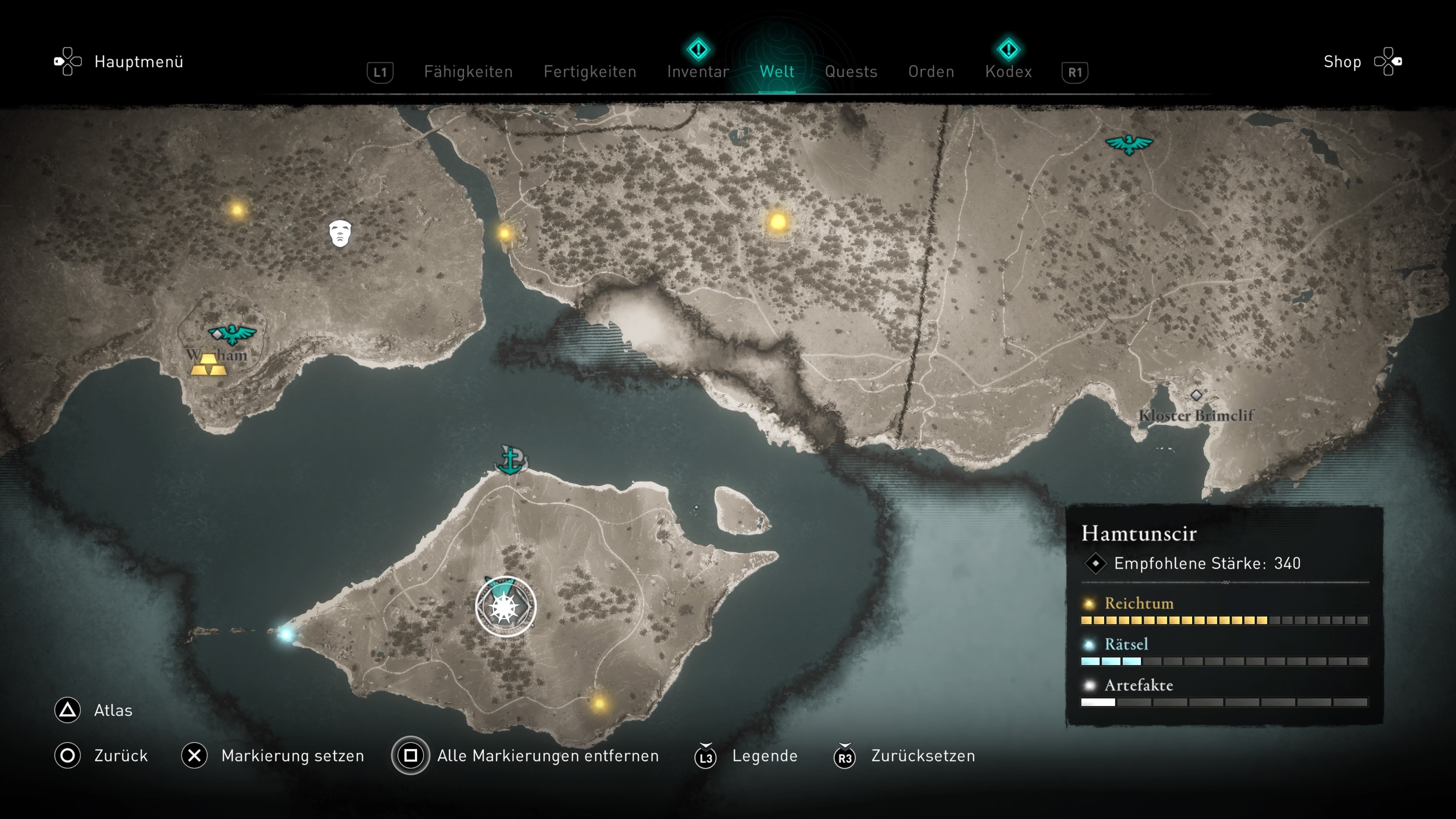Image resolution: width=1456 pixels, height=819 pixels.
Task: Open the Fertigkeiten tab
Action: point(590,72)
